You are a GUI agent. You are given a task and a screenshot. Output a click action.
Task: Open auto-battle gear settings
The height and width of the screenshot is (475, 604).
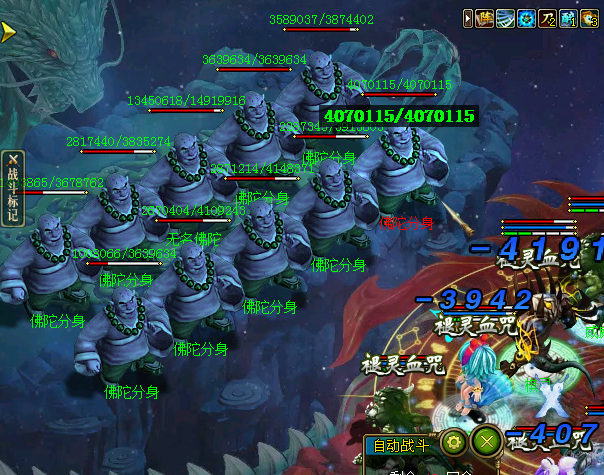pos(453,443)
